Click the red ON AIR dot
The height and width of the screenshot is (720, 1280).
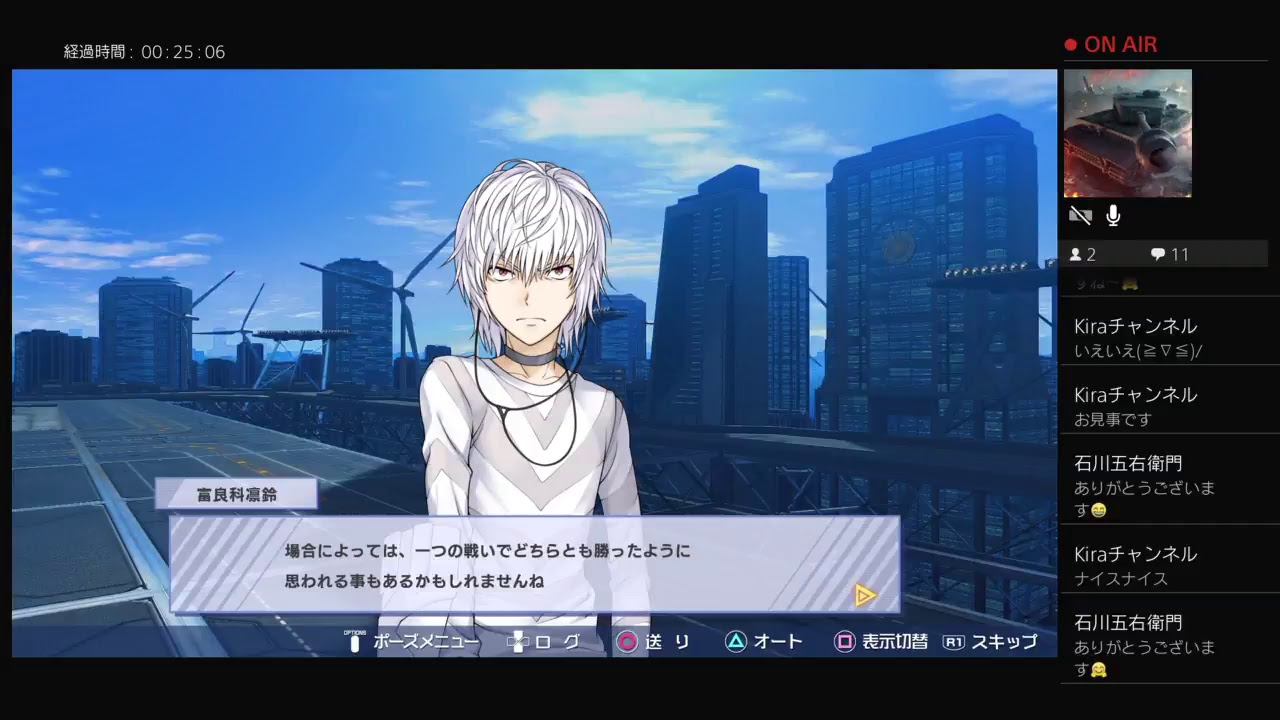pos(1069,44)
